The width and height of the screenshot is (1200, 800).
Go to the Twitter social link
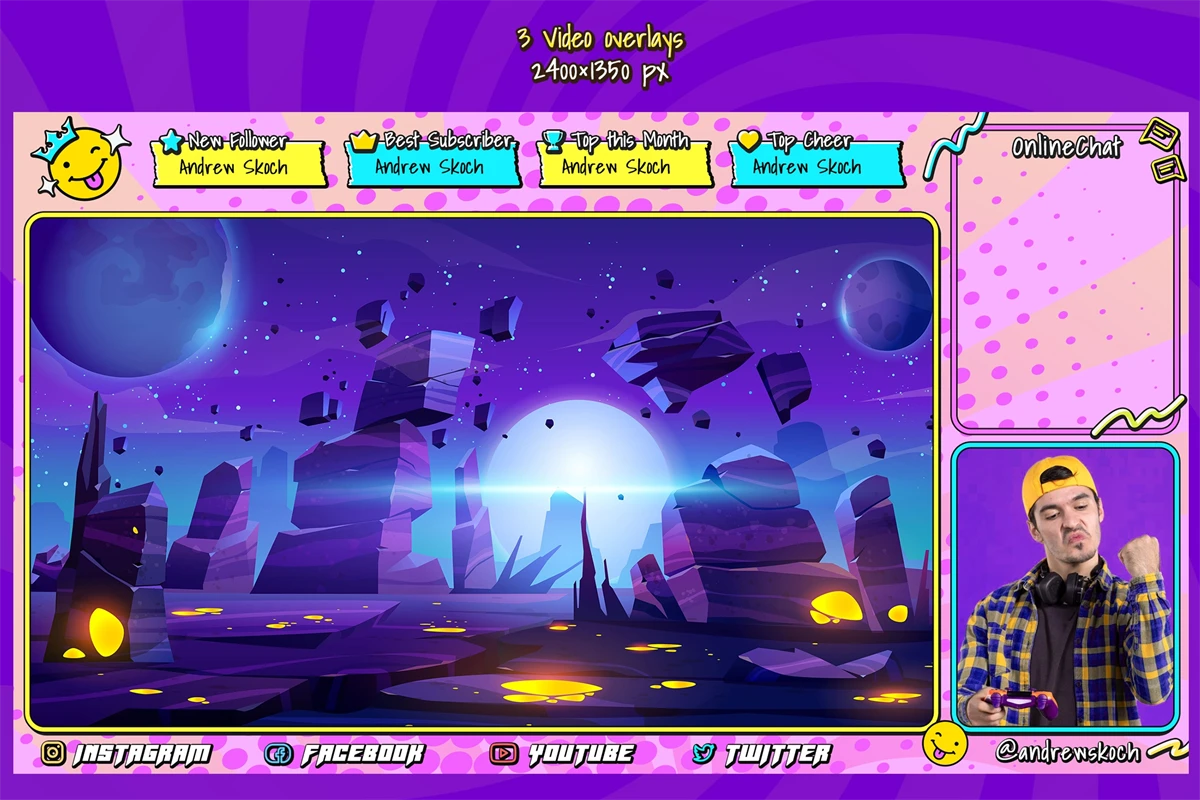(x=761, y=753)
